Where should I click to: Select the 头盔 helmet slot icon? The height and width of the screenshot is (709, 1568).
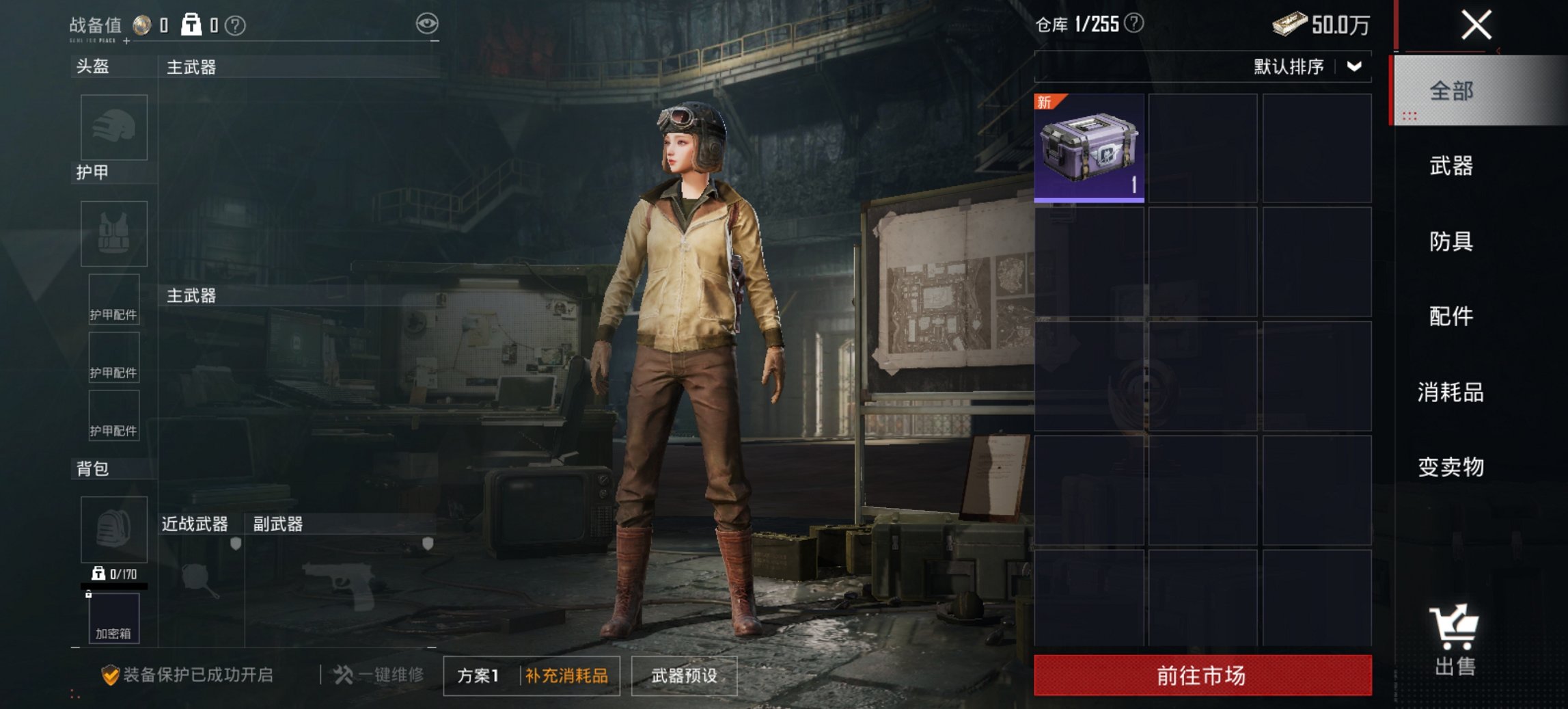point(113,129)
